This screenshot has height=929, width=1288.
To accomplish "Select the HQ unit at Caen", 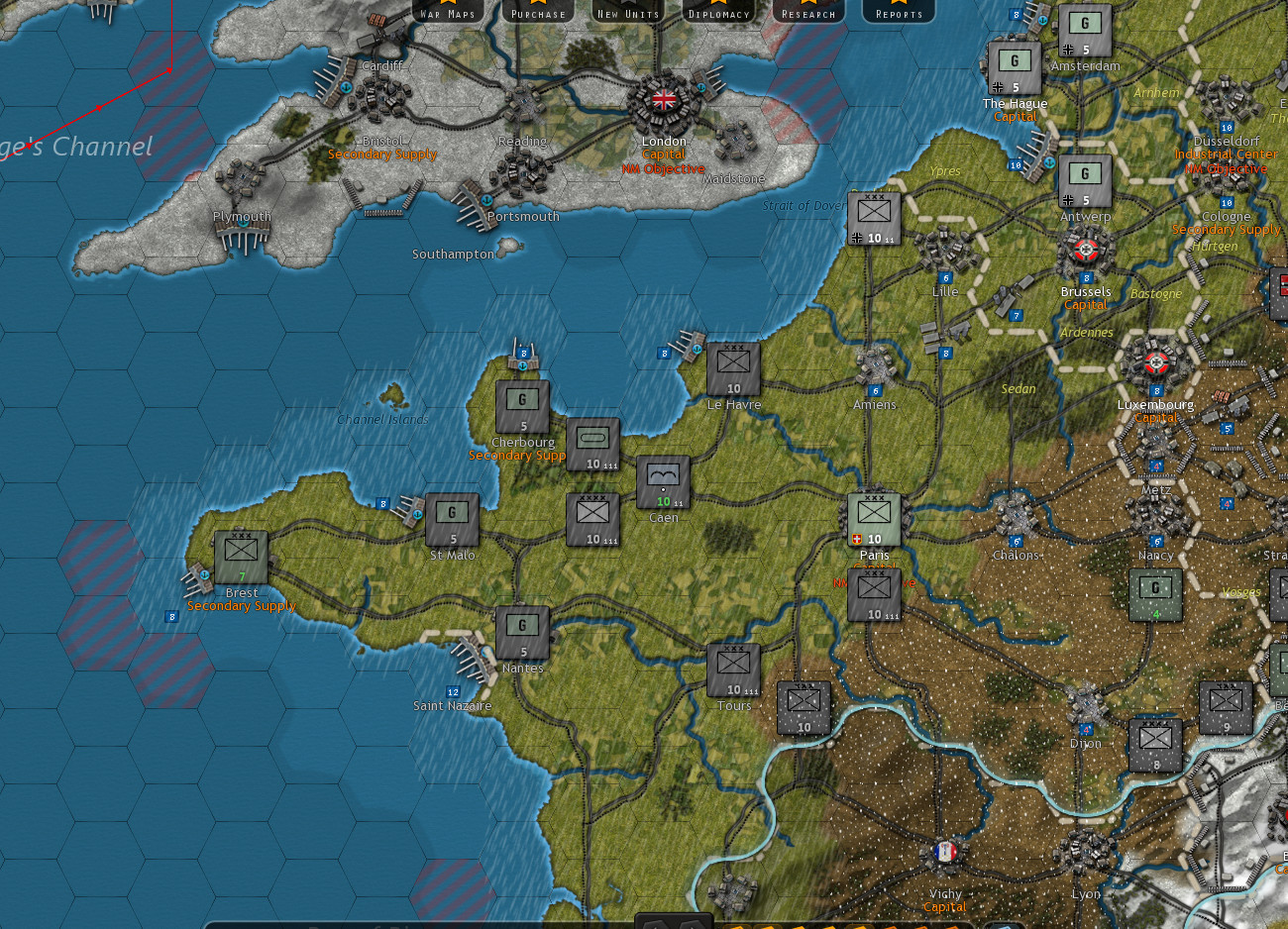I will pyautogui.click(x=663, y=480).
